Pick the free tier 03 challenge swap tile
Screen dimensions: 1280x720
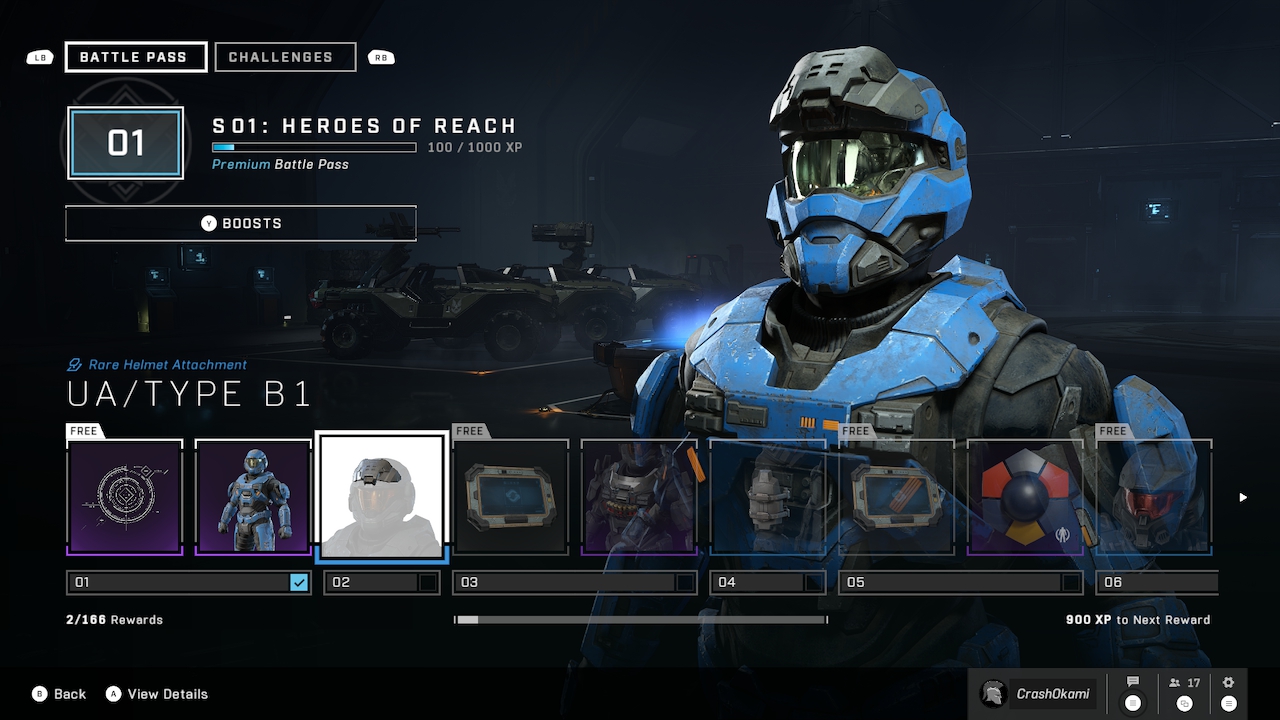pyautogui.click(x=511, y=497)
